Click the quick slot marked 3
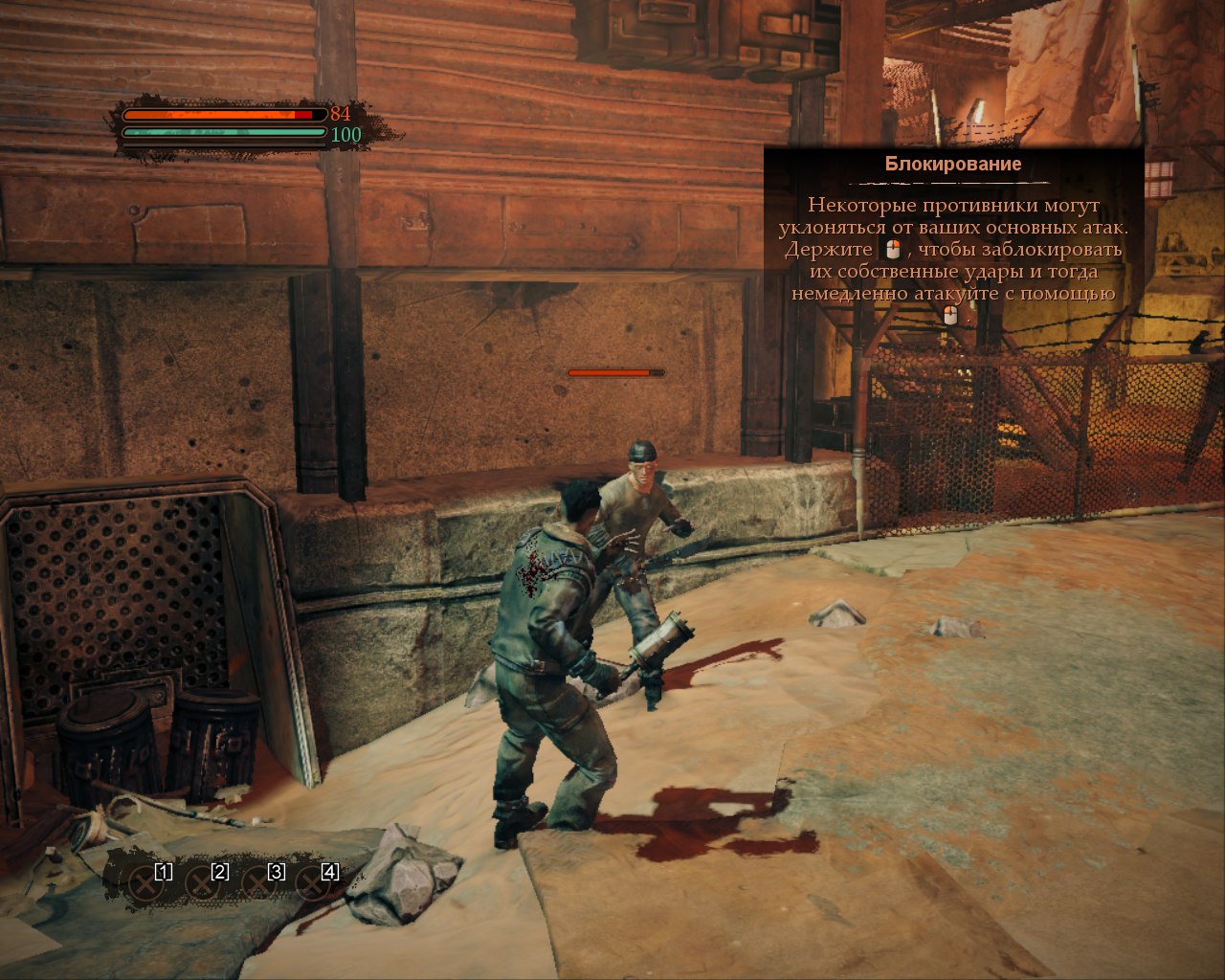Viewport: 1225px width, 980px height. (259, 882)
